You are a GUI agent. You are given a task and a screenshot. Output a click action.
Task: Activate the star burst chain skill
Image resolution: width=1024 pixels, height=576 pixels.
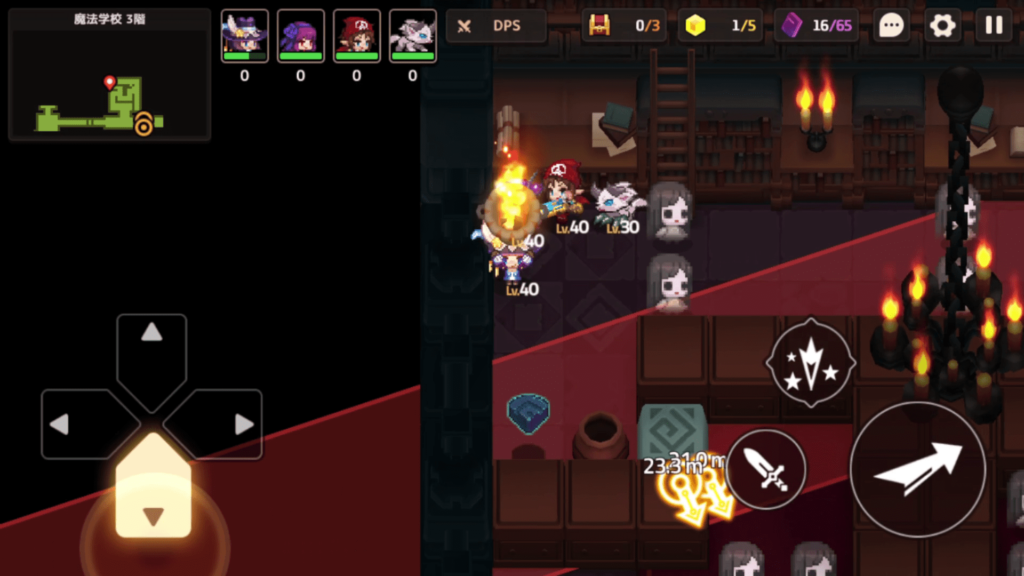[x=810, y=362]
